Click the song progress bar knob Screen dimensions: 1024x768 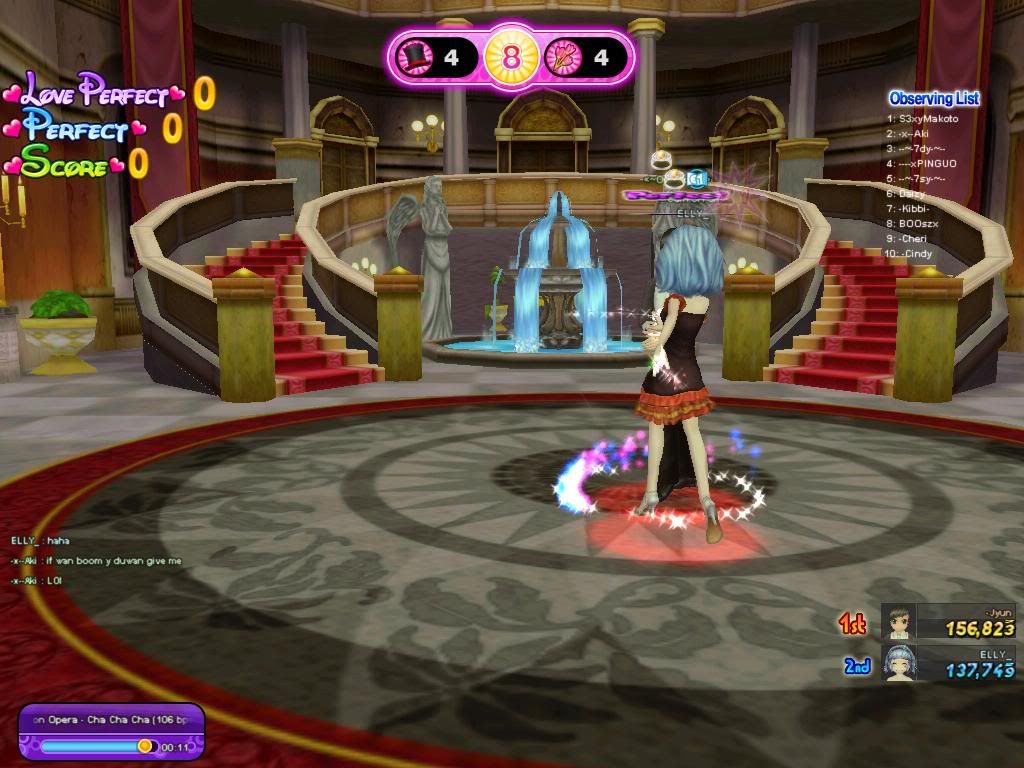[145, 746]
